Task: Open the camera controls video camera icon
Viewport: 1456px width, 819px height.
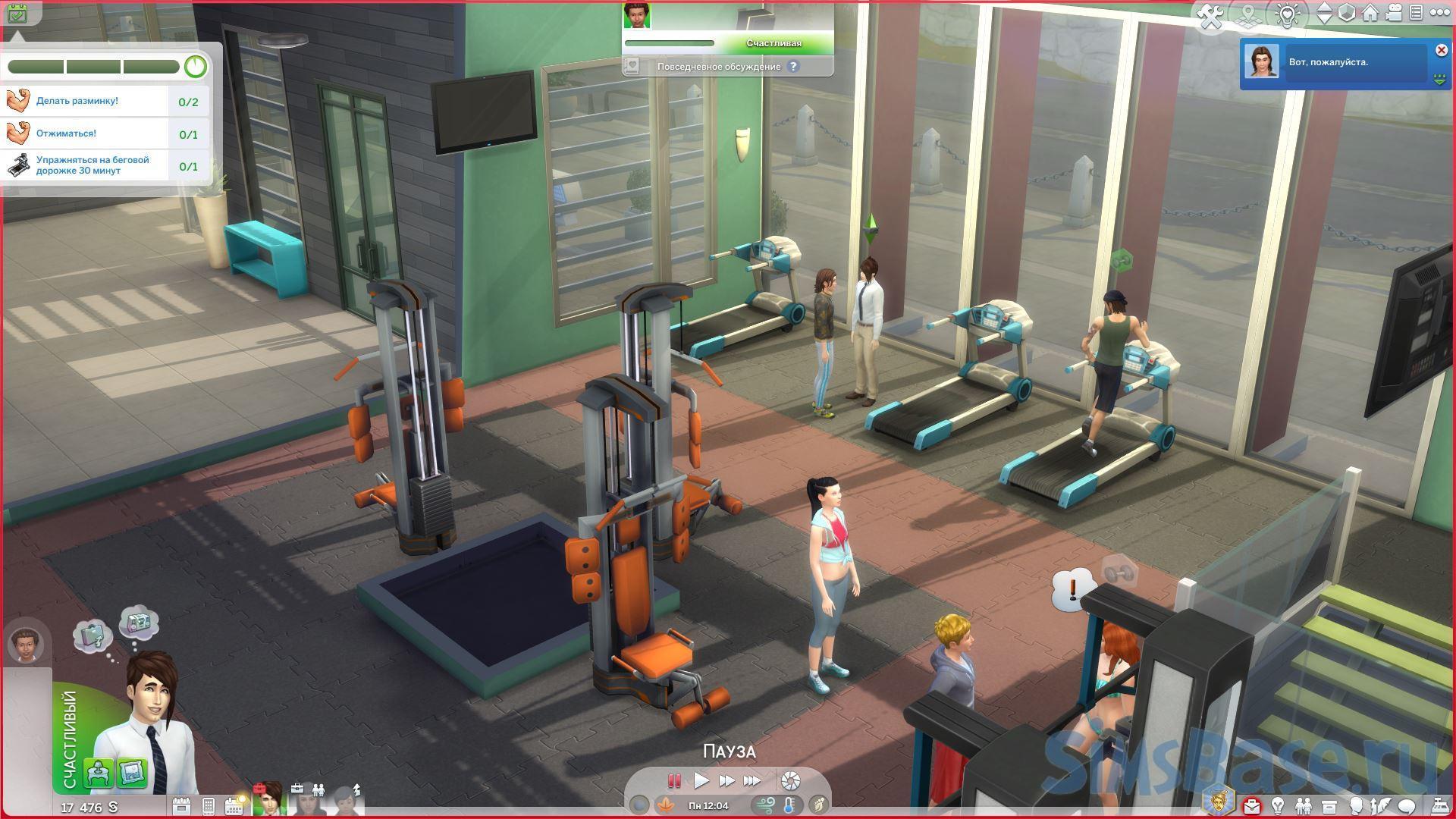Action: coord(1393,13)
